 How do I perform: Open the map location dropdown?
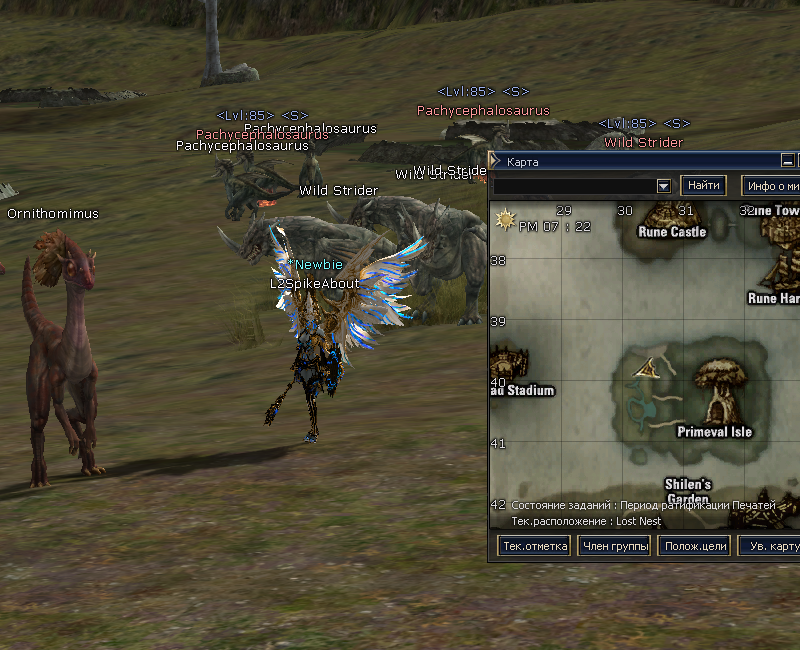[x=663, y=186]
